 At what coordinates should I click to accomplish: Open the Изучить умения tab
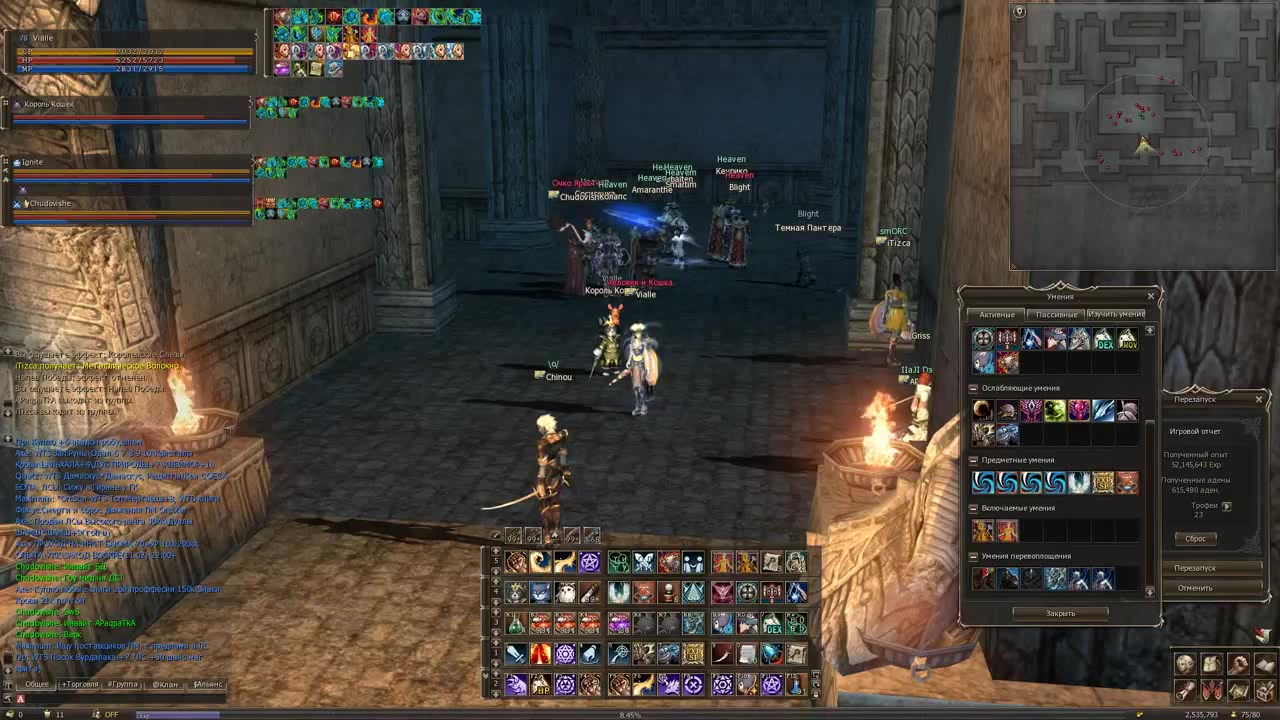pyautogui.click(x=1116, y=314)
